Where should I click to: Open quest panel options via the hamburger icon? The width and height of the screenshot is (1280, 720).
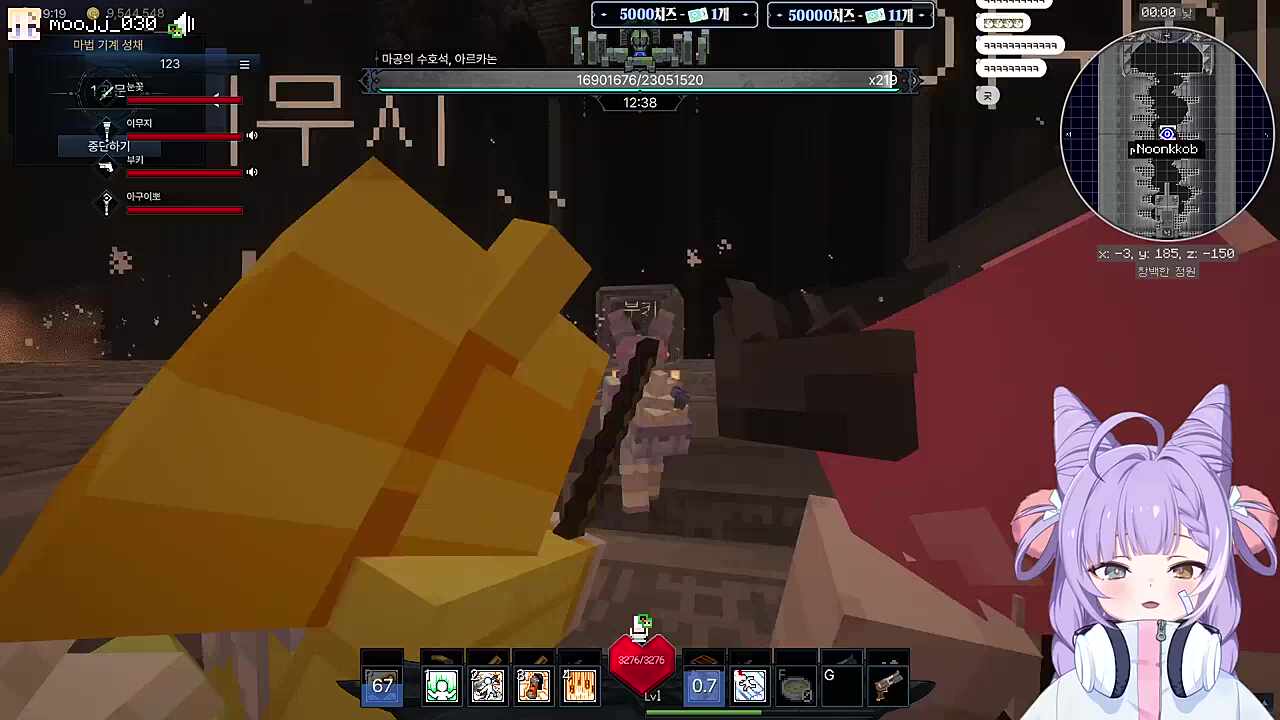click(x=244, y=64)
